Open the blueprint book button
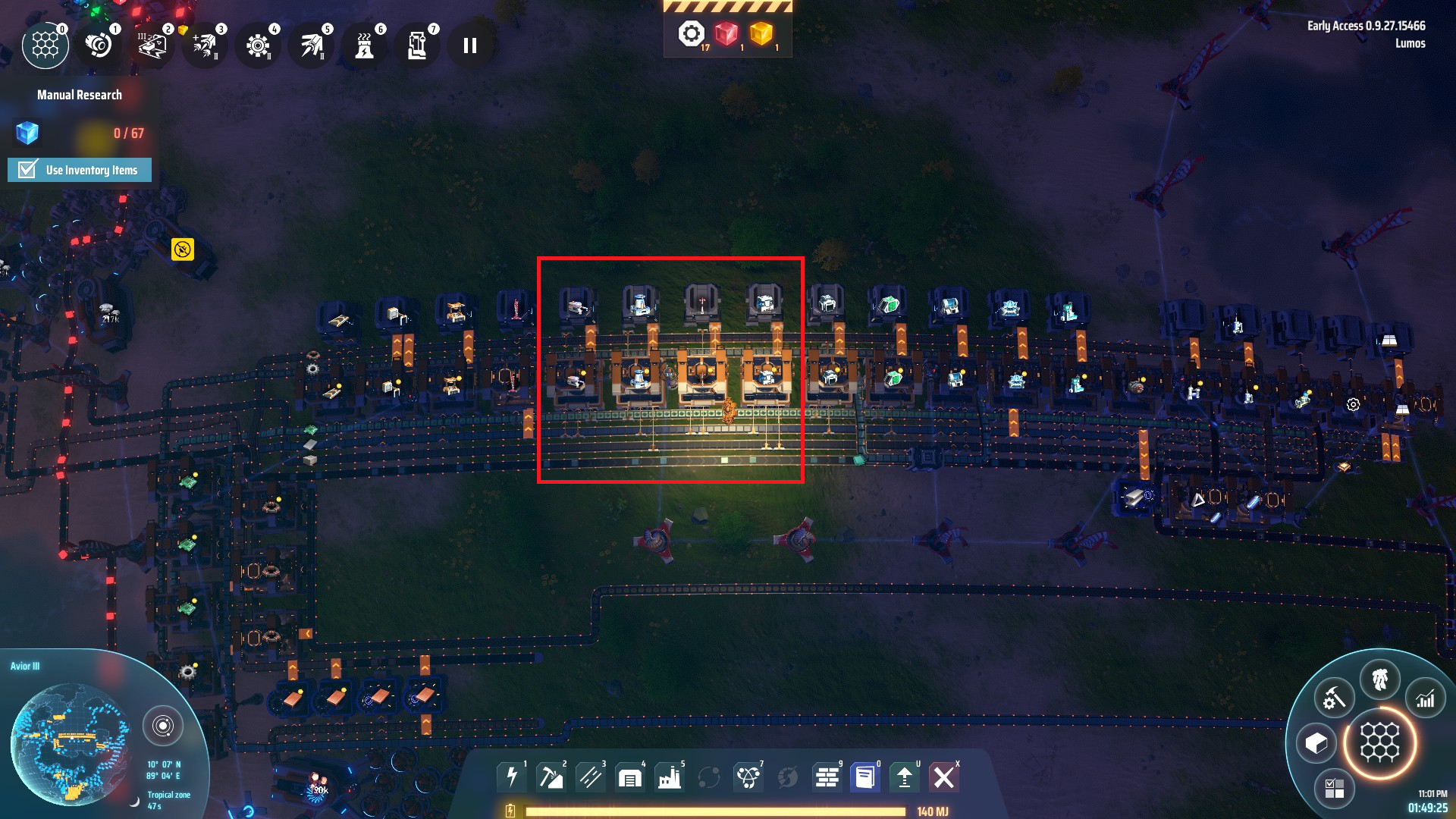1456x819 pixels. pos(865,777)
